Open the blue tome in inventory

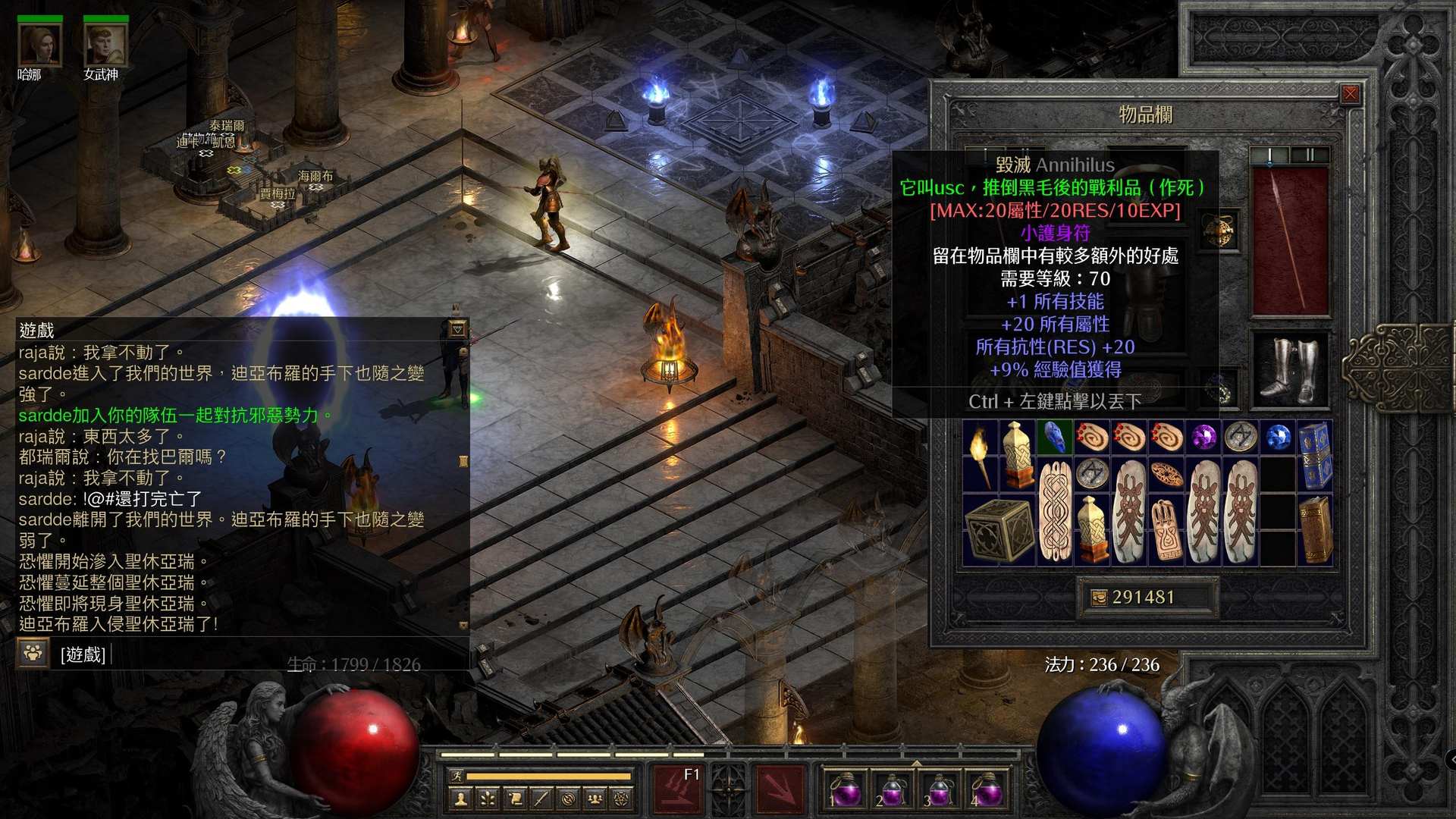[x=1315, y=455]
